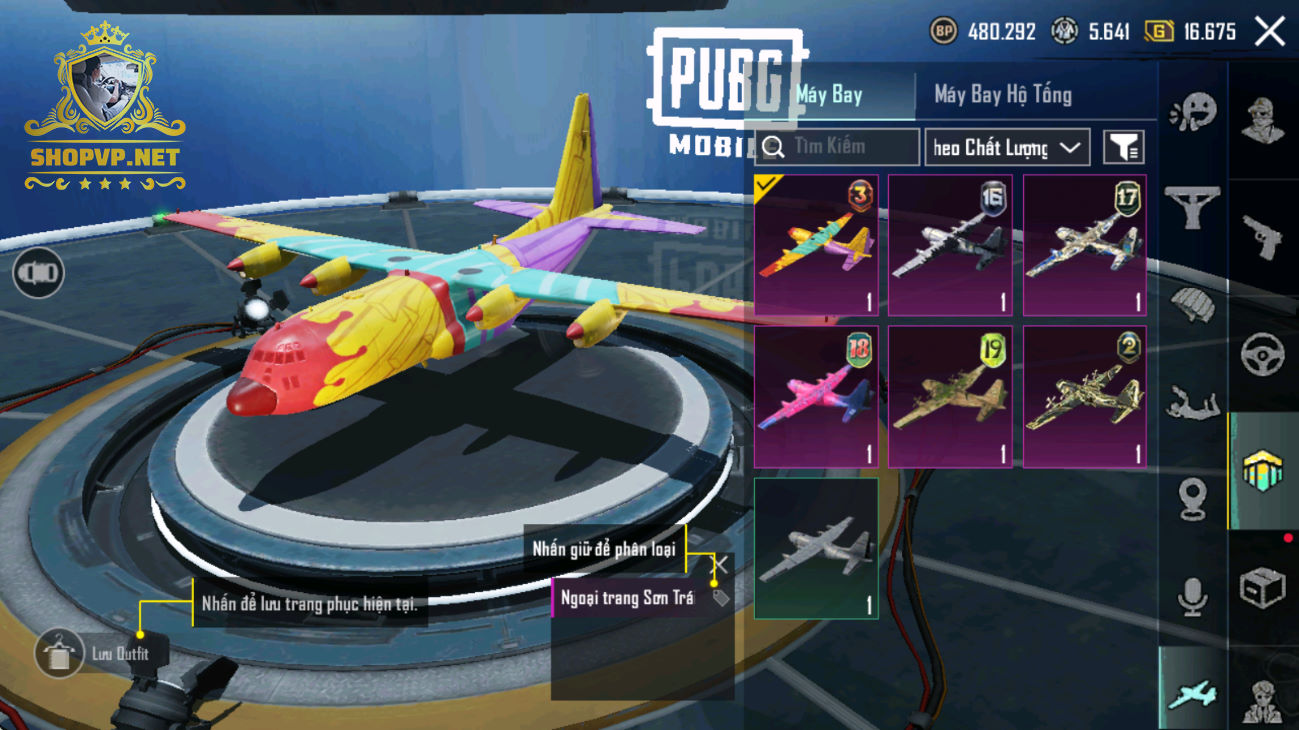Open the parachute skins category
This screenshot has width=1299, height=730.
click(1192, 305)
